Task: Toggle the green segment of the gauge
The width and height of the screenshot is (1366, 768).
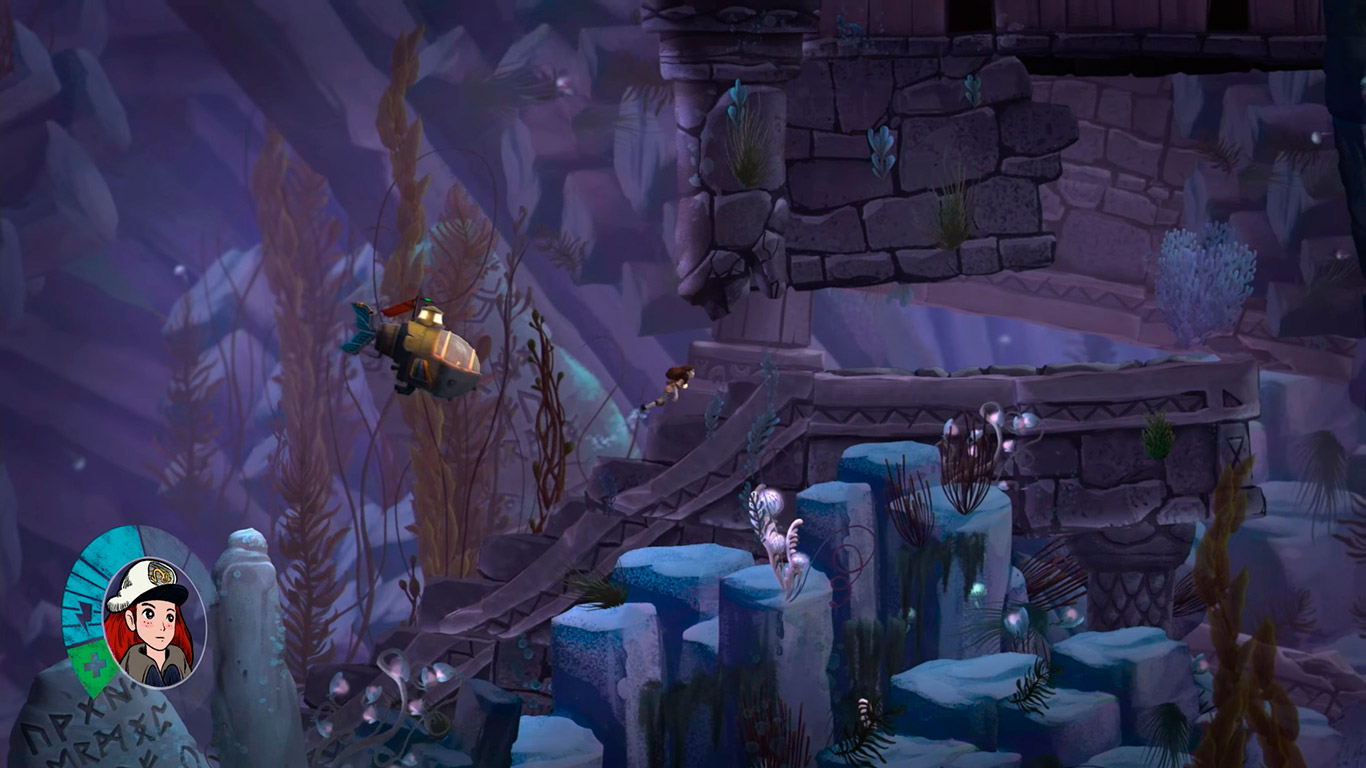Action: click(94, 662)
